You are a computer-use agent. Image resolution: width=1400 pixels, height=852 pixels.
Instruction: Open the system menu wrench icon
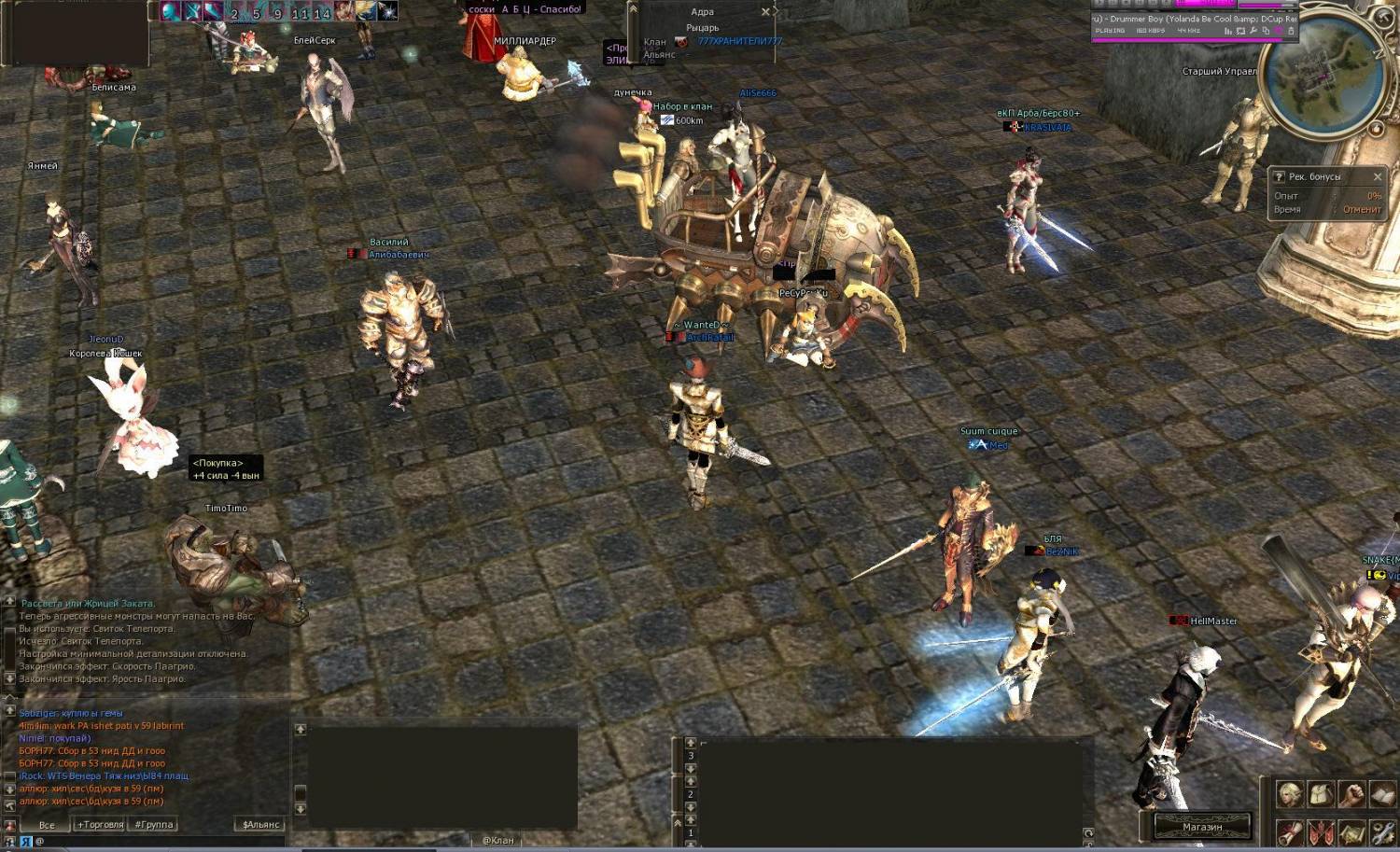click(x=1382, y=831)
